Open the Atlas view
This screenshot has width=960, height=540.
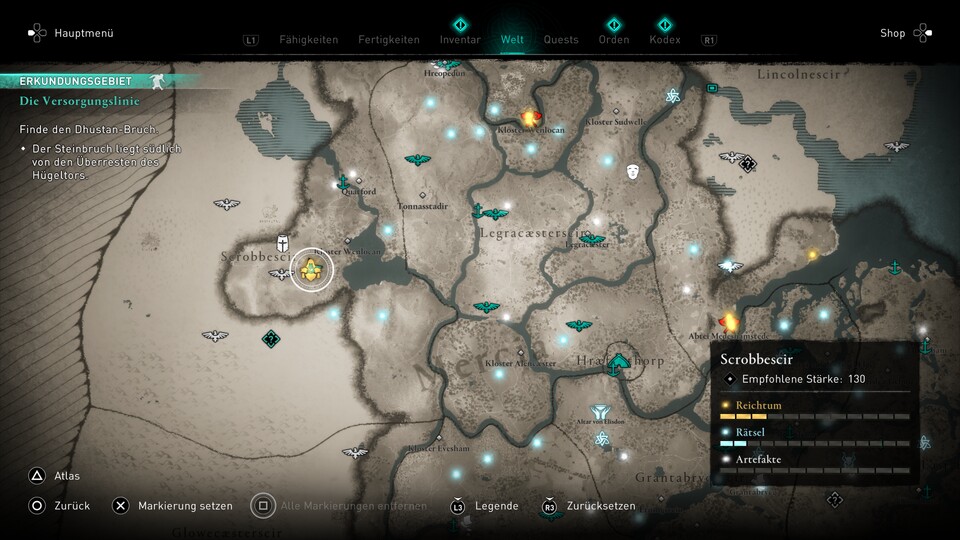pyautogui.click(x=68, y=476)
